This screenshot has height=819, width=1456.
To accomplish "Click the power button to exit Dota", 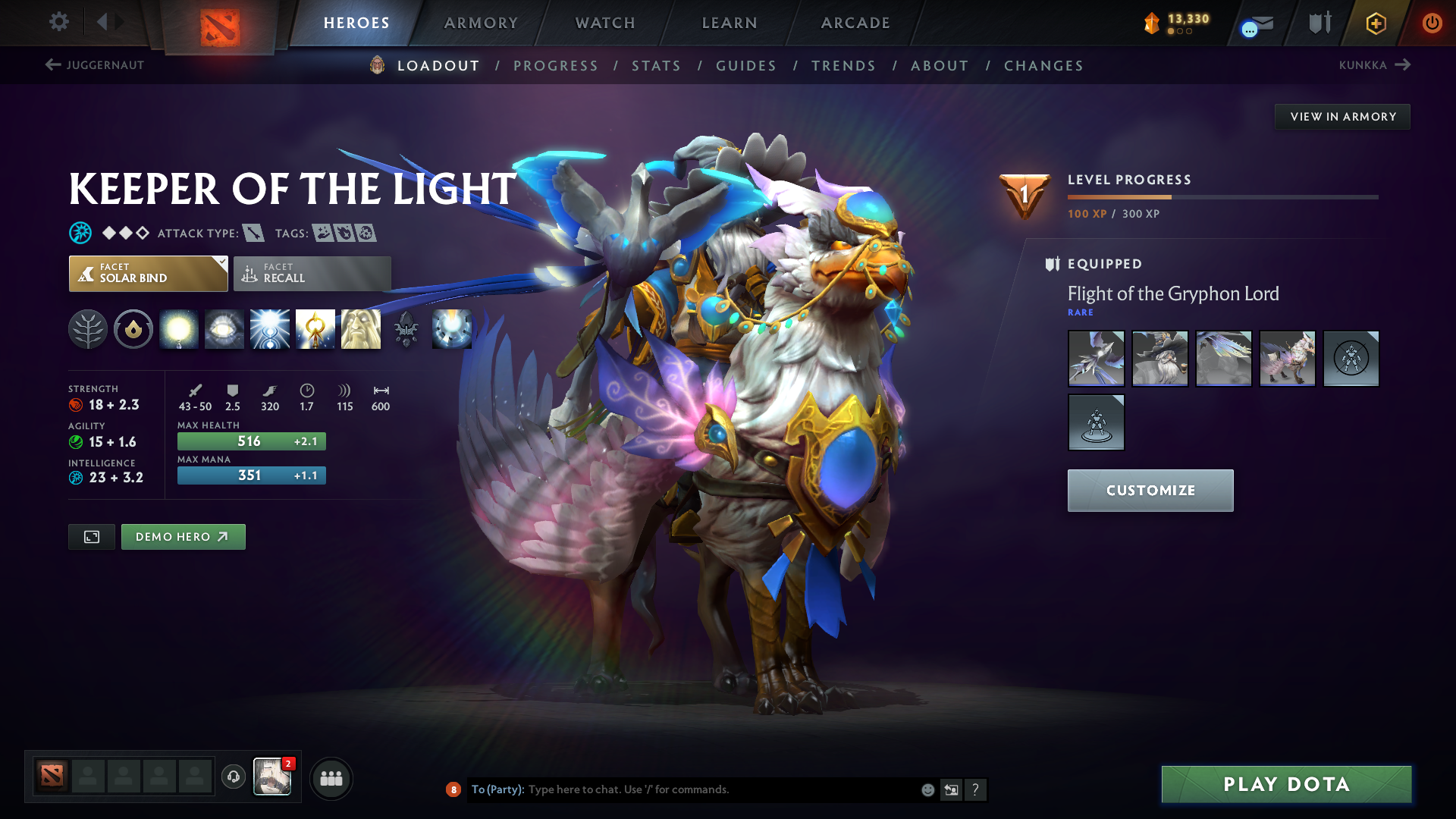I will click(x=1432, y=23).
